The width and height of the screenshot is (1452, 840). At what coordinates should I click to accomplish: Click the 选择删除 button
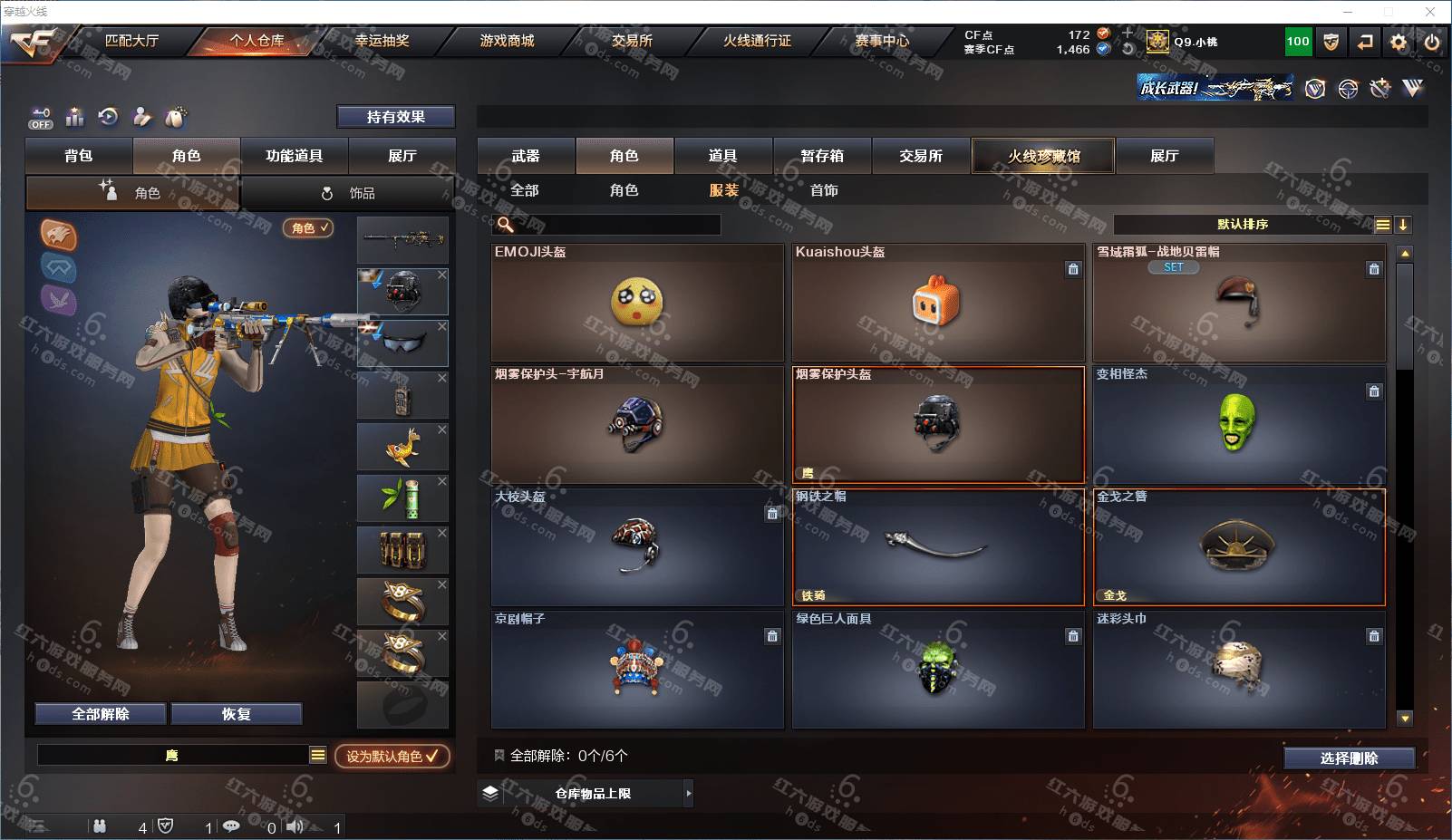[1349, 758]
